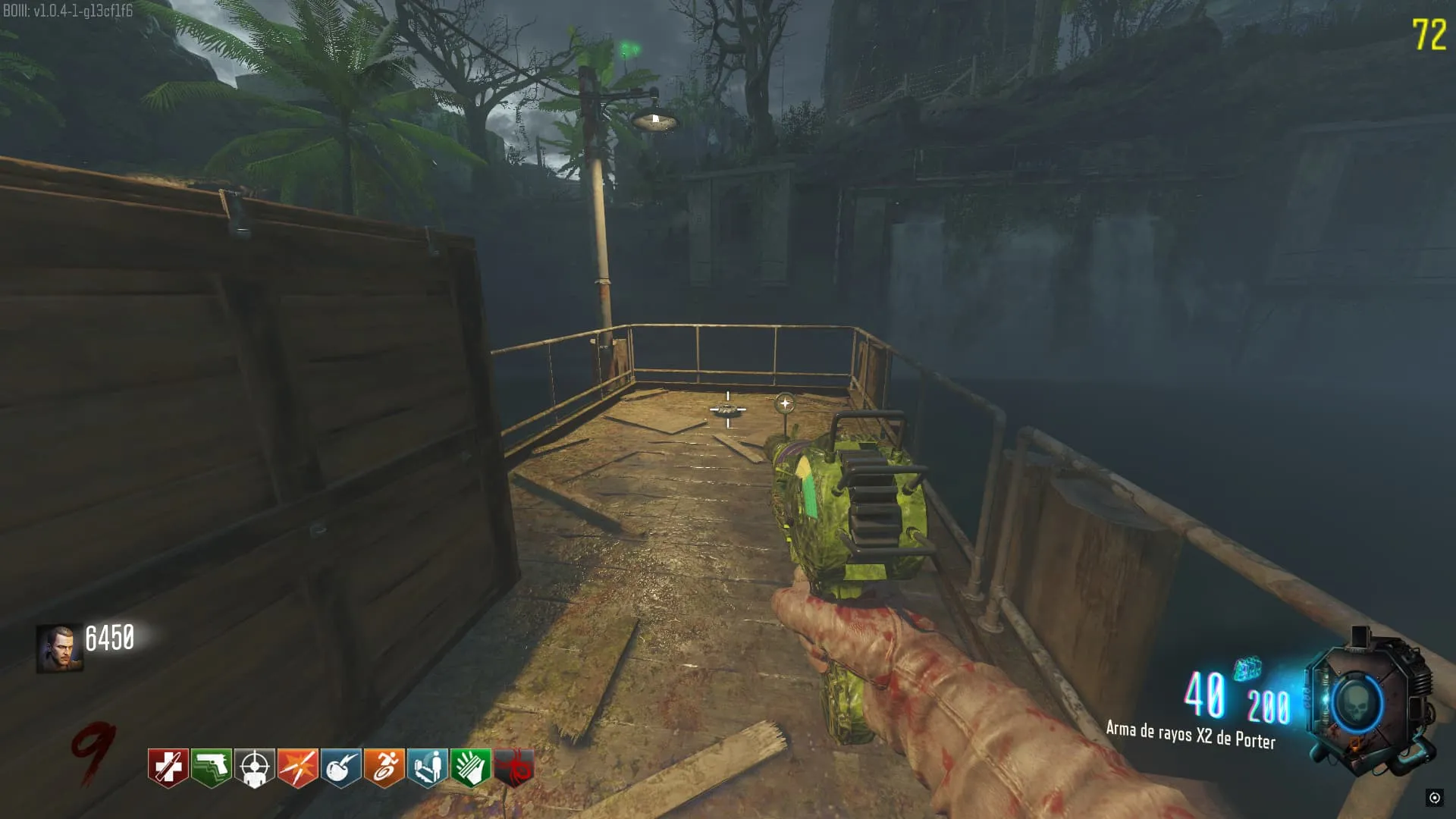Click the orange Stamin-Up runner perk
Viewport: 1456px width, 819px height.
[384, 767]
